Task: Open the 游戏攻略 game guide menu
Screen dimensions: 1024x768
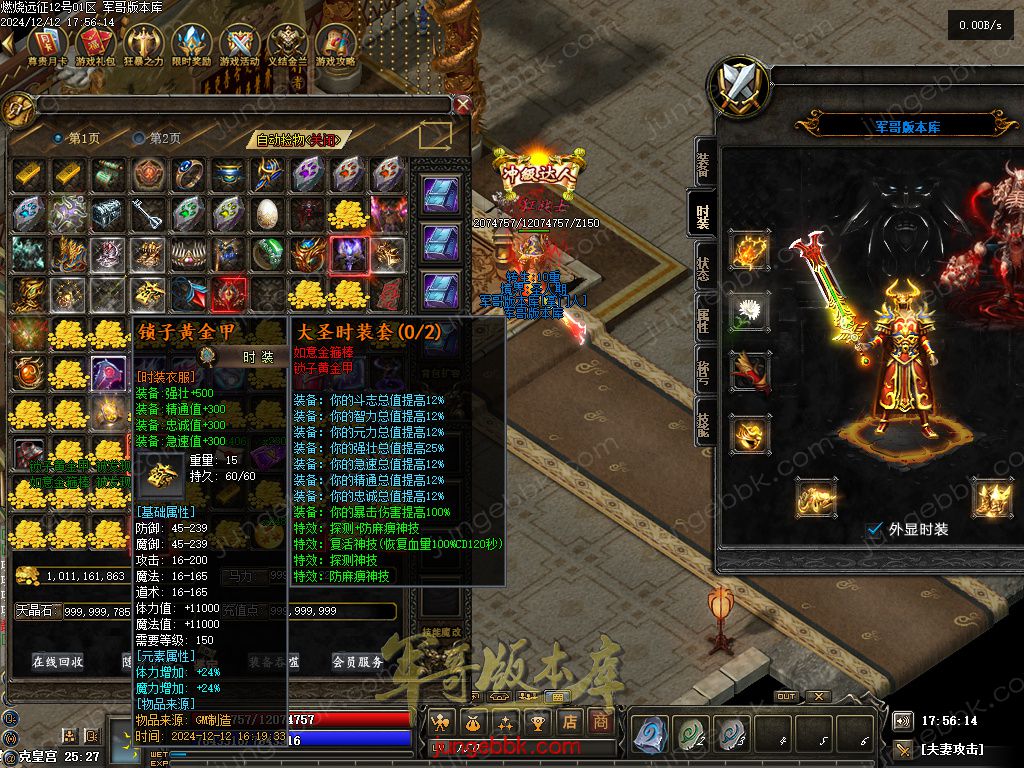Action: [x=336, y=44]
